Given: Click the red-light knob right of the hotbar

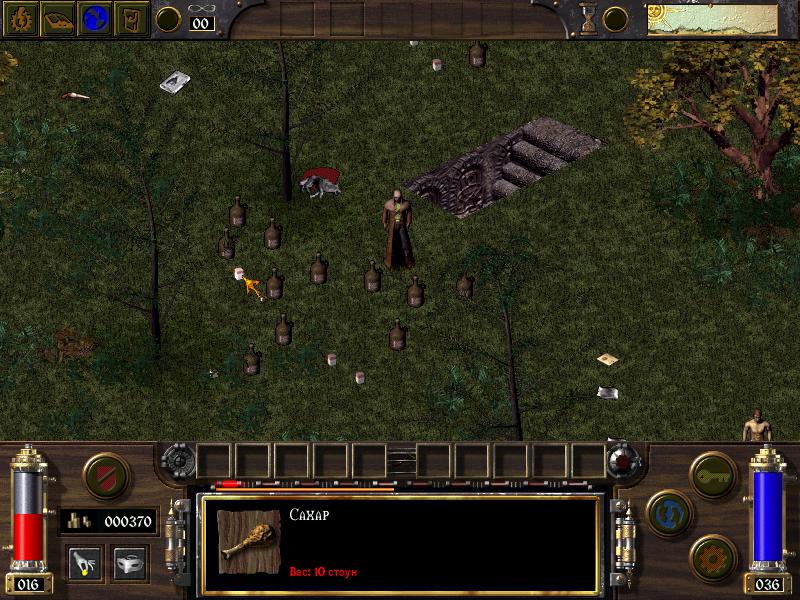Looking at the screenshot, I should (x=624, y=461).
